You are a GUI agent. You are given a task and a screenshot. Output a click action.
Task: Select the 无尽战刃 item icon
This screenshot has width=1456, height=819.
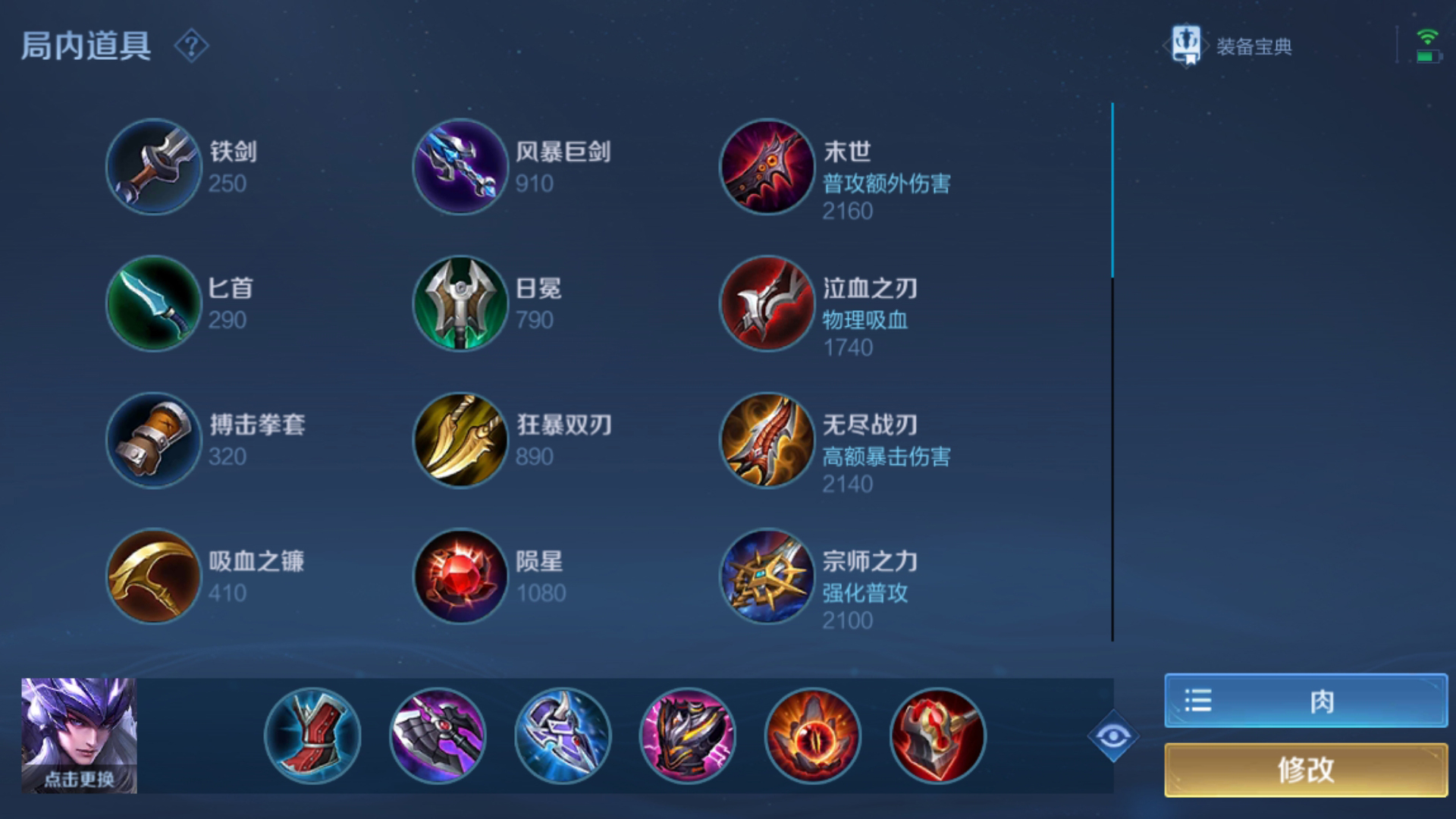click(x=767, y=440)
